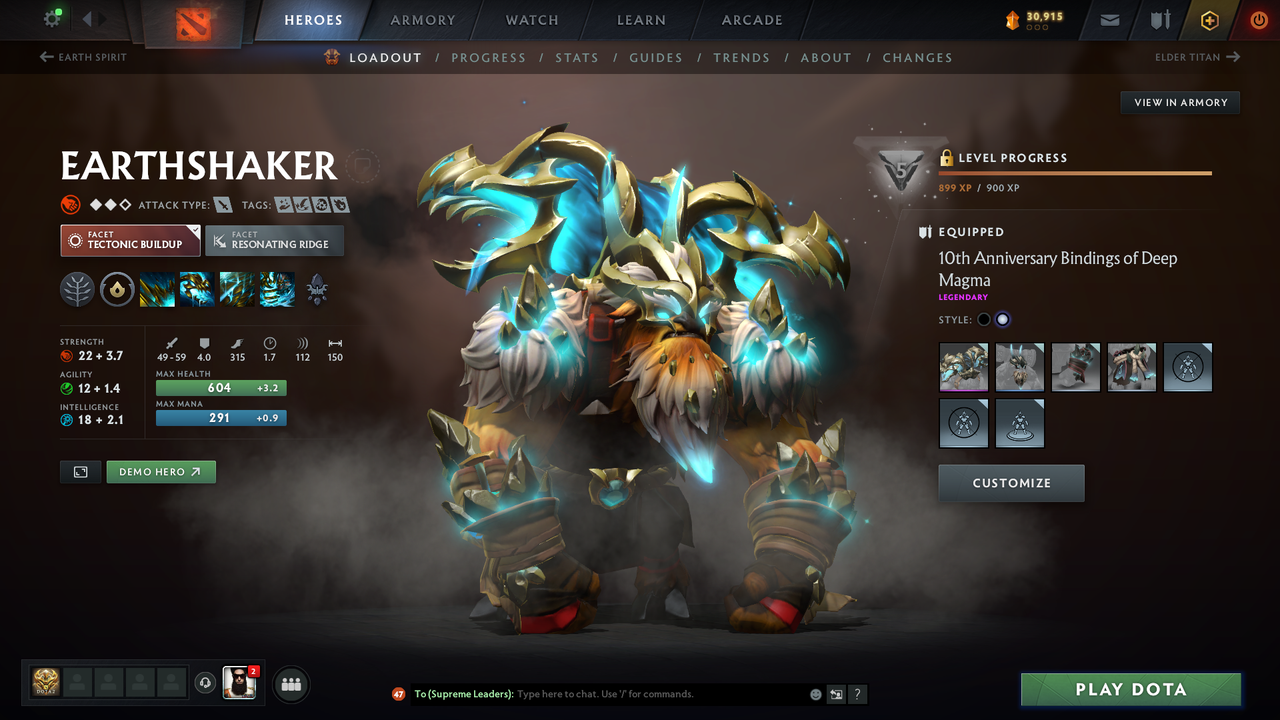
Task: Switch facet to Resonating Ridge
Action: (274, 240)
